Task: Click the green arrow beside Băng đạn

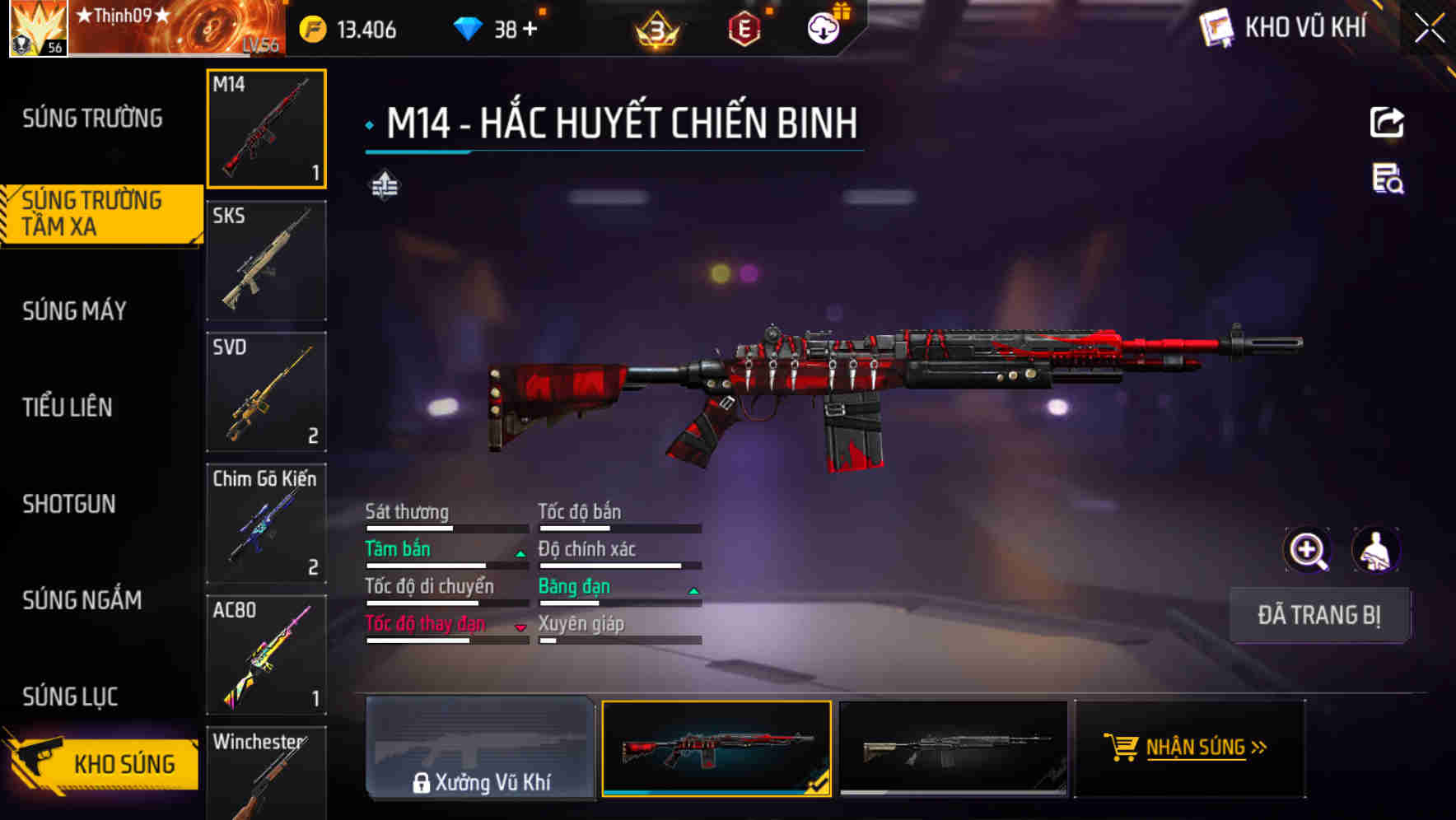Action: [692, 590]
